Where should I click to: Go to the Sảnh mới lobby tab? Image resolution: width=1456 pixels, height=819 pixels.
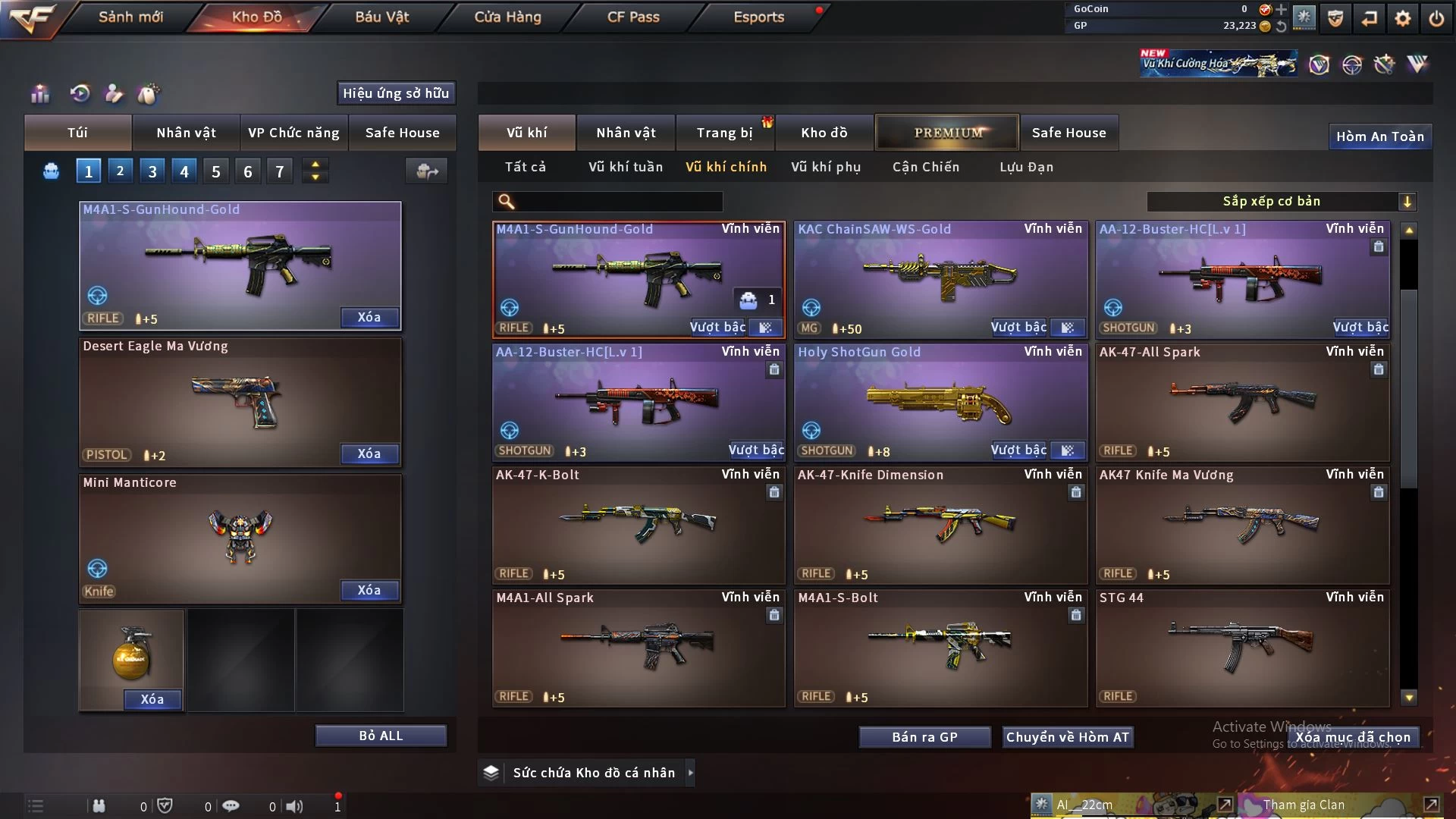[x=130, y=17]
